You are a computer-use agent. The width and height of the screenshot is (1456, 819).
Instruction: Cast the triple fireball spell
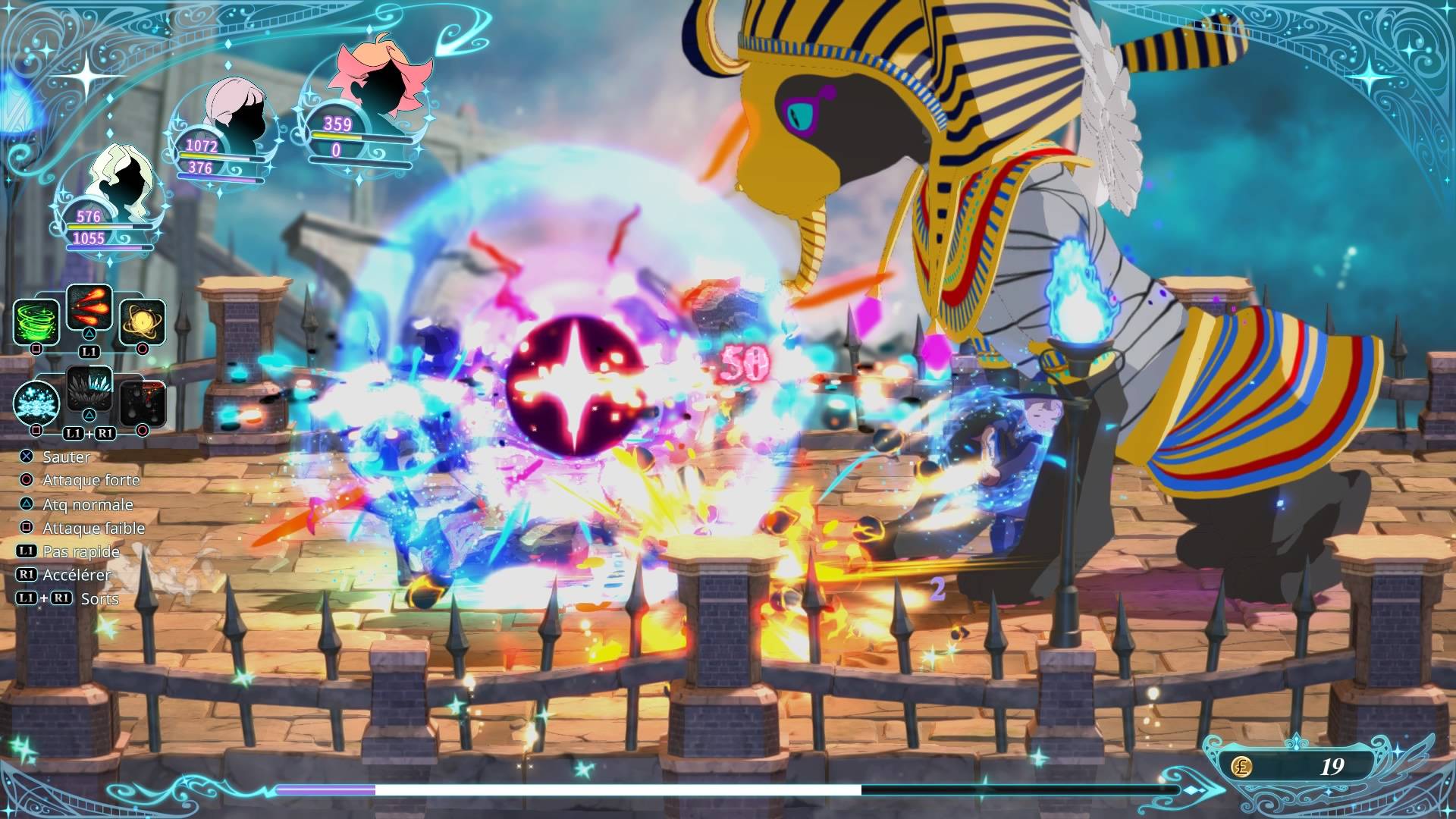coord(89,307)
